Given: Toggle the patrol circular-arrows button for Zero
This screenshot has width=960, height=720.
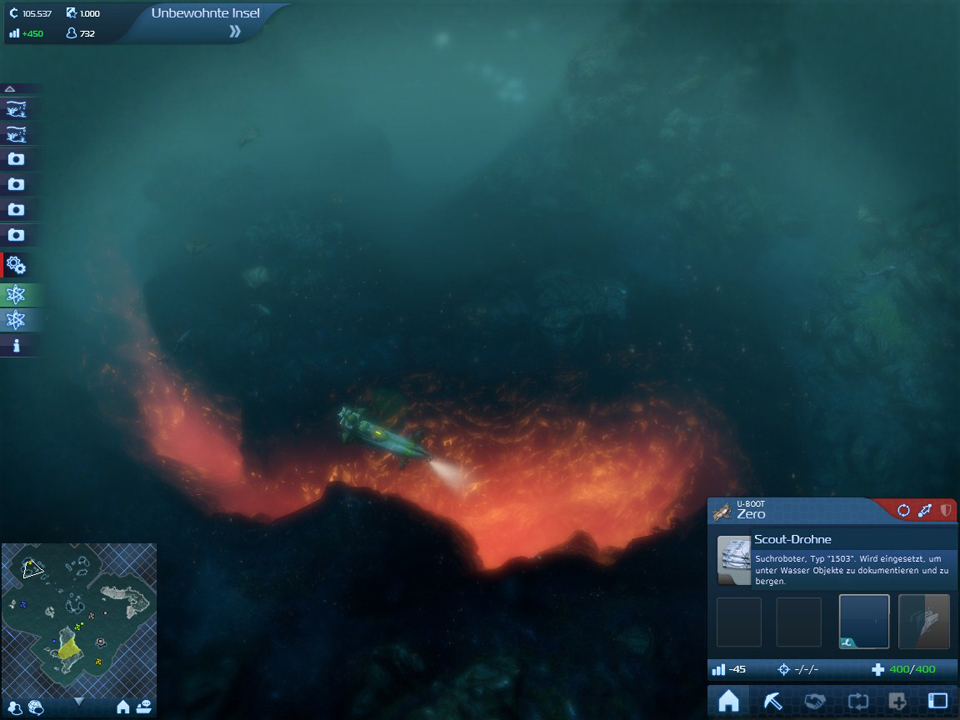Looking at the screenshot, I should (904, 511).
